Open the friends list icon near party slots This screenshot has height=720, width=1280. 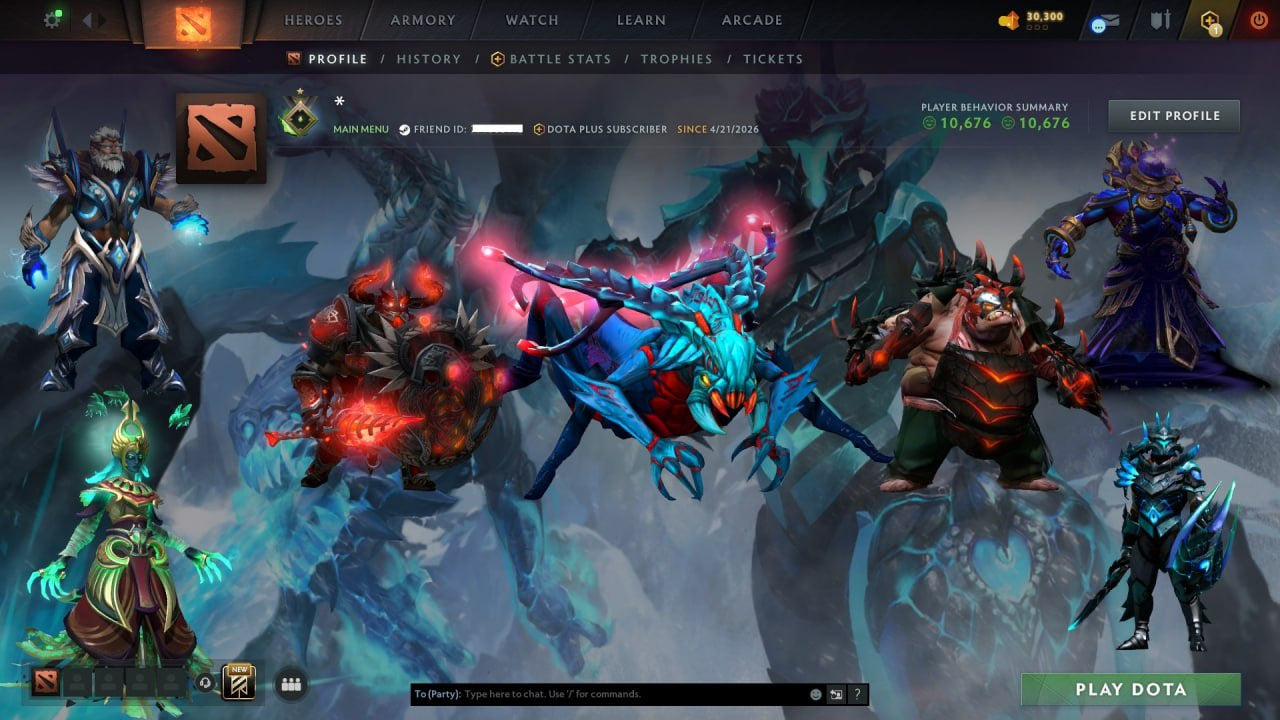point(289,683)
